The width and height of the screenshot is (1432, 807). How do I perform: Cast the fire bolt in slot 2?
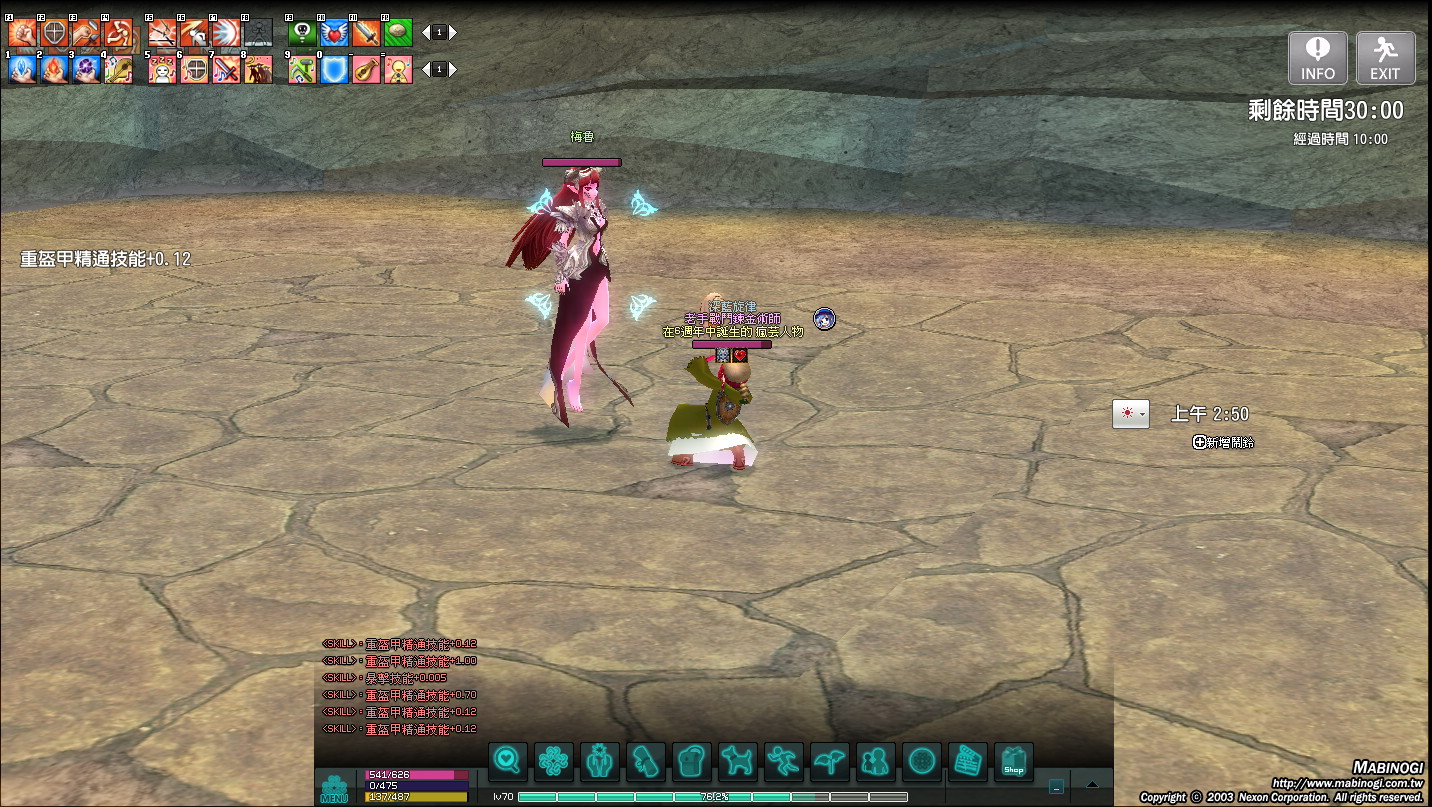coord(54,69)
